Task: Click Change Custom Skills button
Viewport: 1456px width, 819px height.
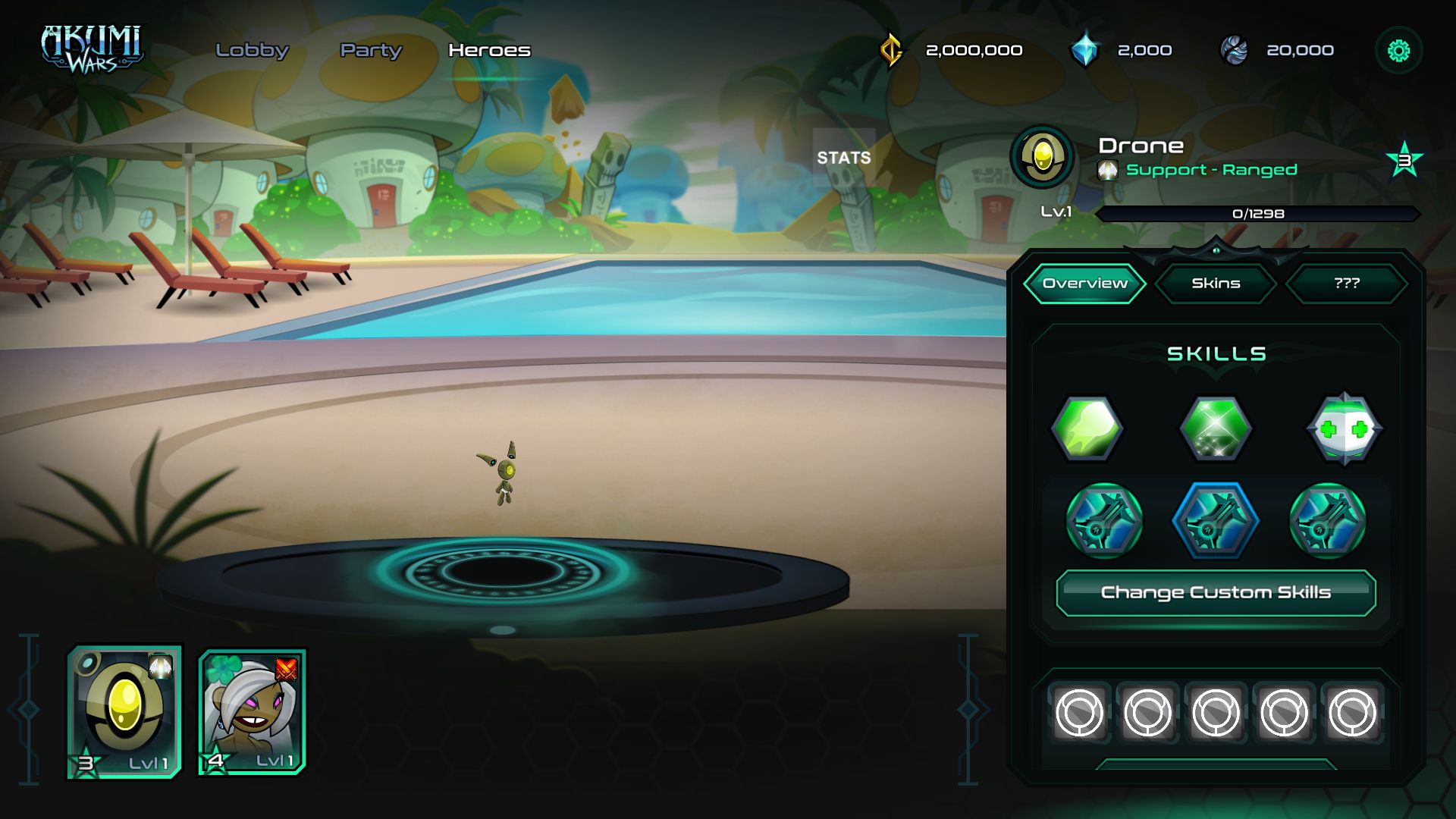Action: [1216, 592]
